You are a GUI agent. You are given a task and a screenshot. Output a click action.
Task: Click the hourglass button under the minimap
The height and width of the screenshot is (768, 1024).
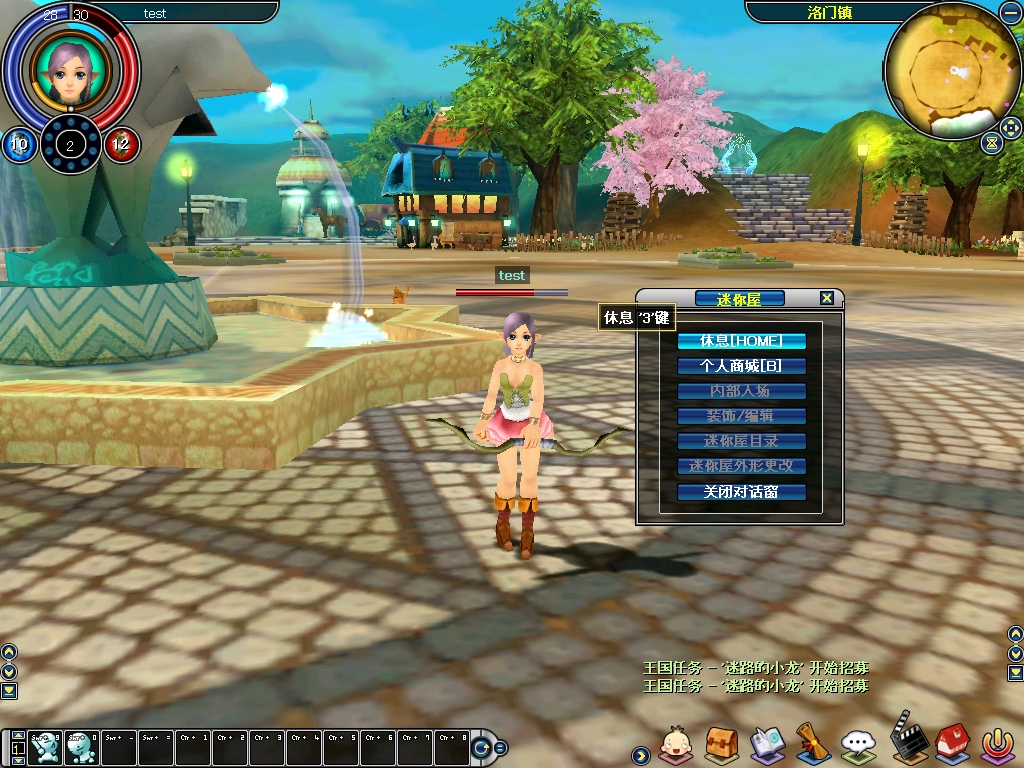991,142
